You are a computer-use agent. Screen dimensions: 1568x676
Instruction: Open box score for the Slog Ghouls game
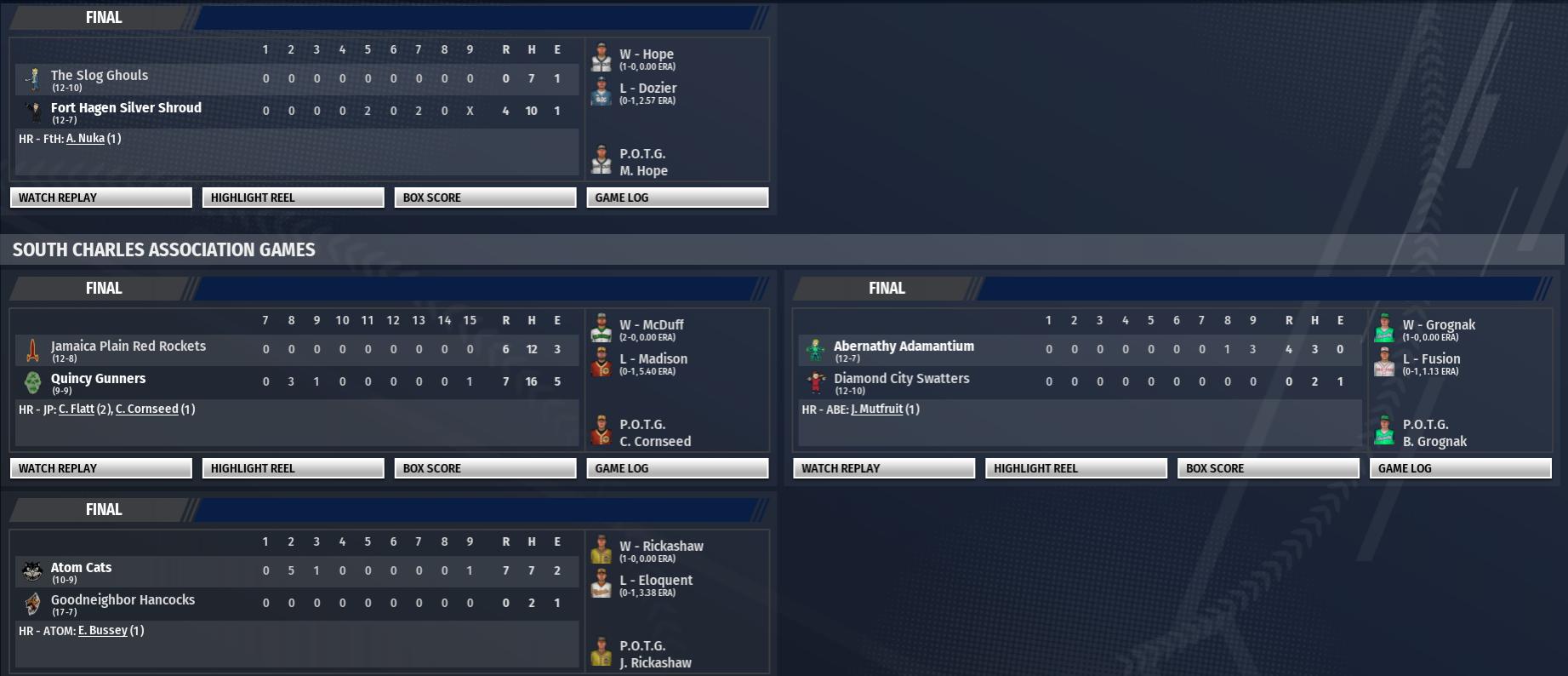click(485, 198)
